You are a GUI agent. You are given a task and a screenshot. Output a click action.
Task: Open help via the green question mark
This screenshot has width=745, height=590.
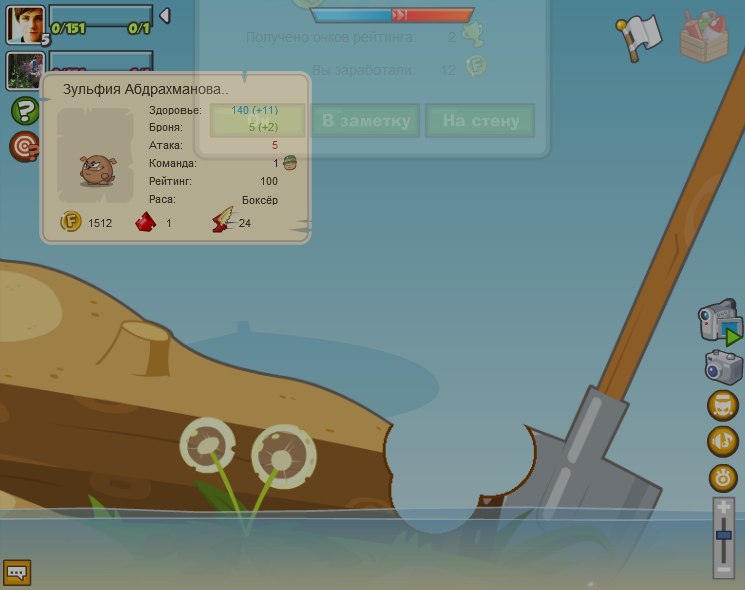click(x=25, y=111)
